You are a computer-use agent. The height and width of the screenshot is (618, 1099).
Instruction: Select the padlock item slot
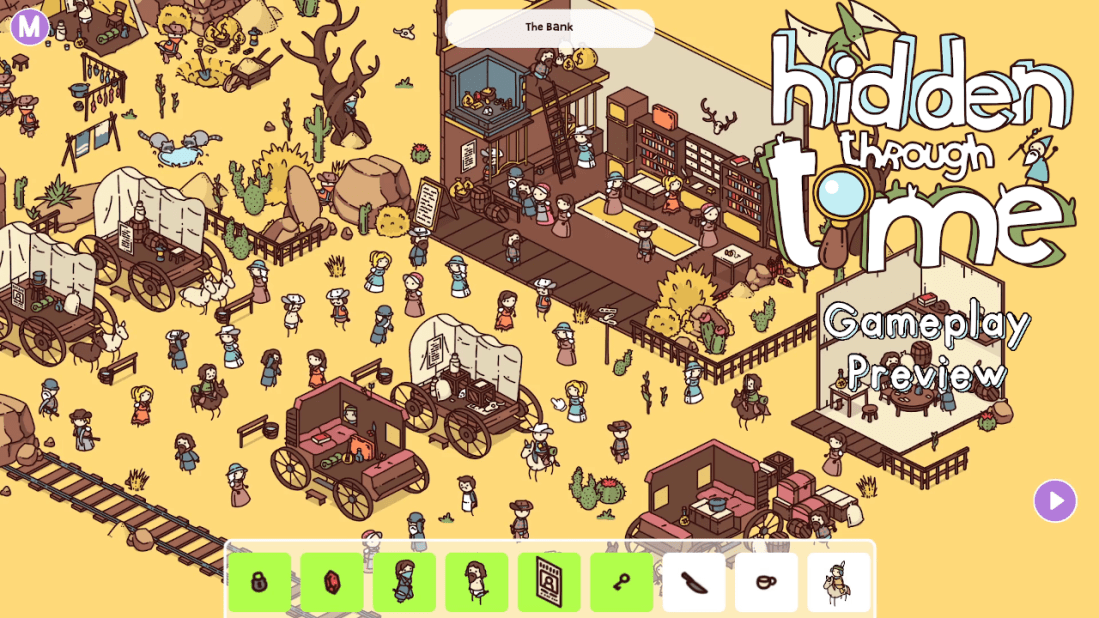click(x=260, y=582)
